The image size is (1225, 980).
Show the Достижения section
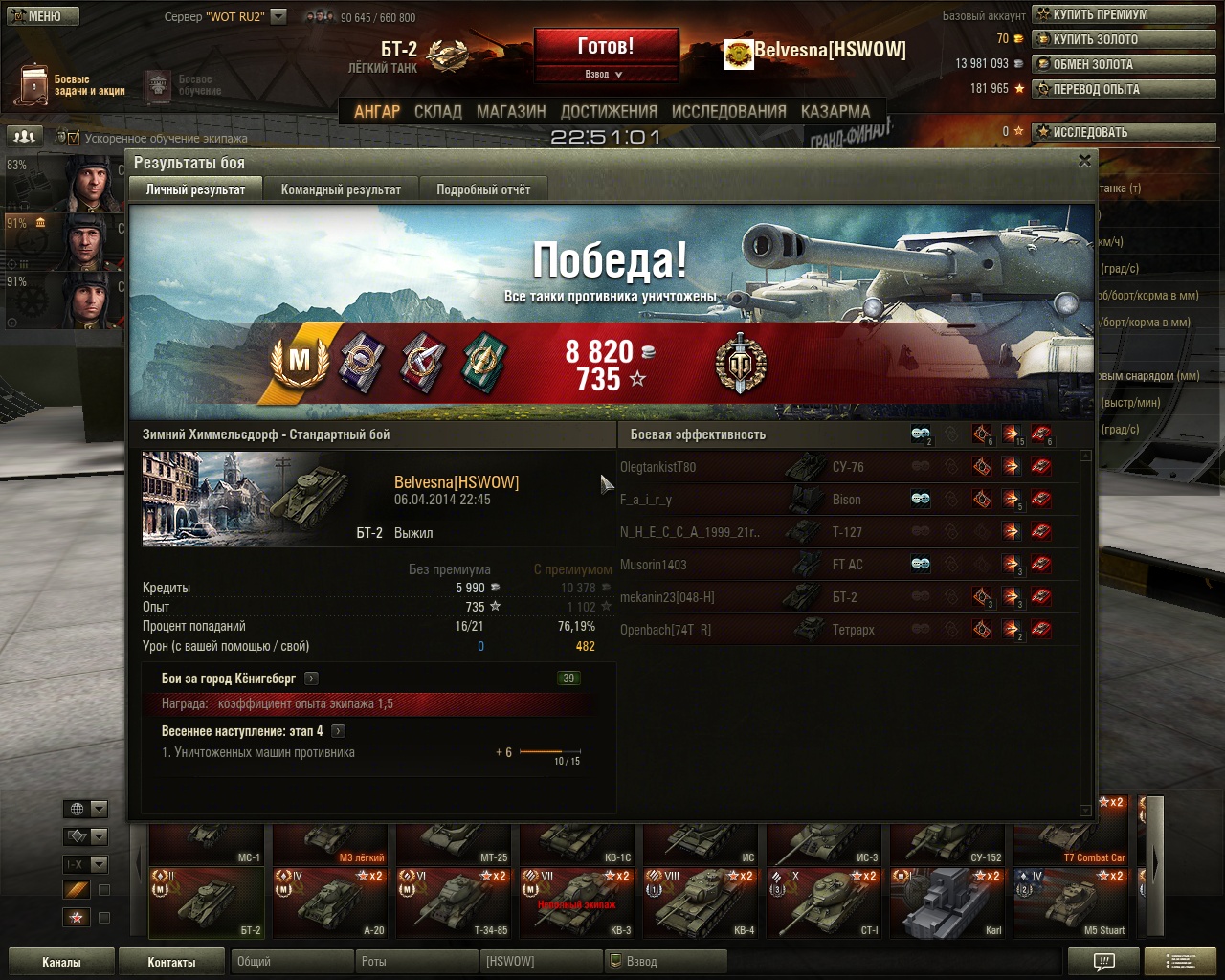609,111
